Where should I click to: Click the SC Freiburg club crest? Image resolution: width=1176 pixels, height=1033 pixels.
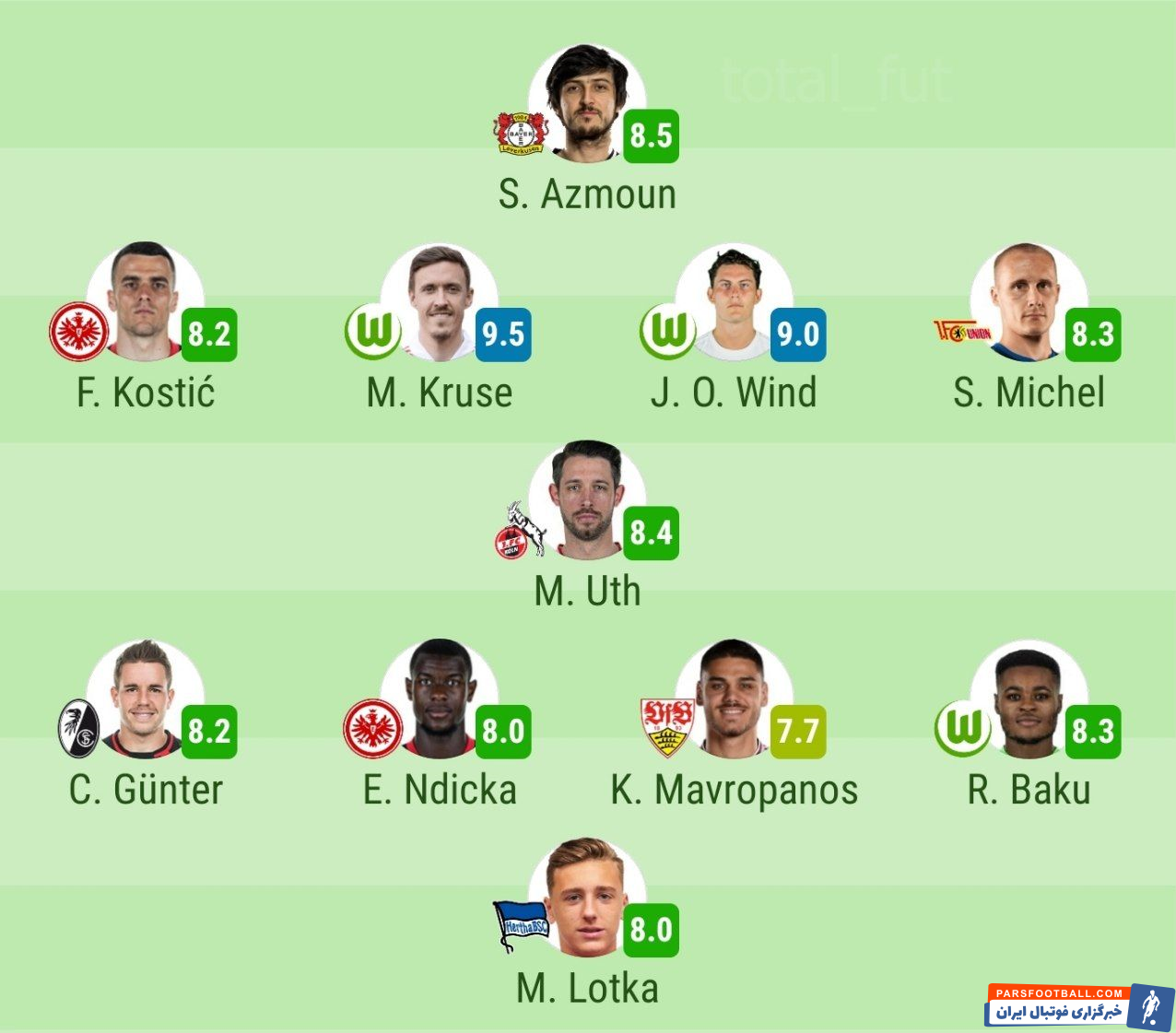click(x=78, y=729)
